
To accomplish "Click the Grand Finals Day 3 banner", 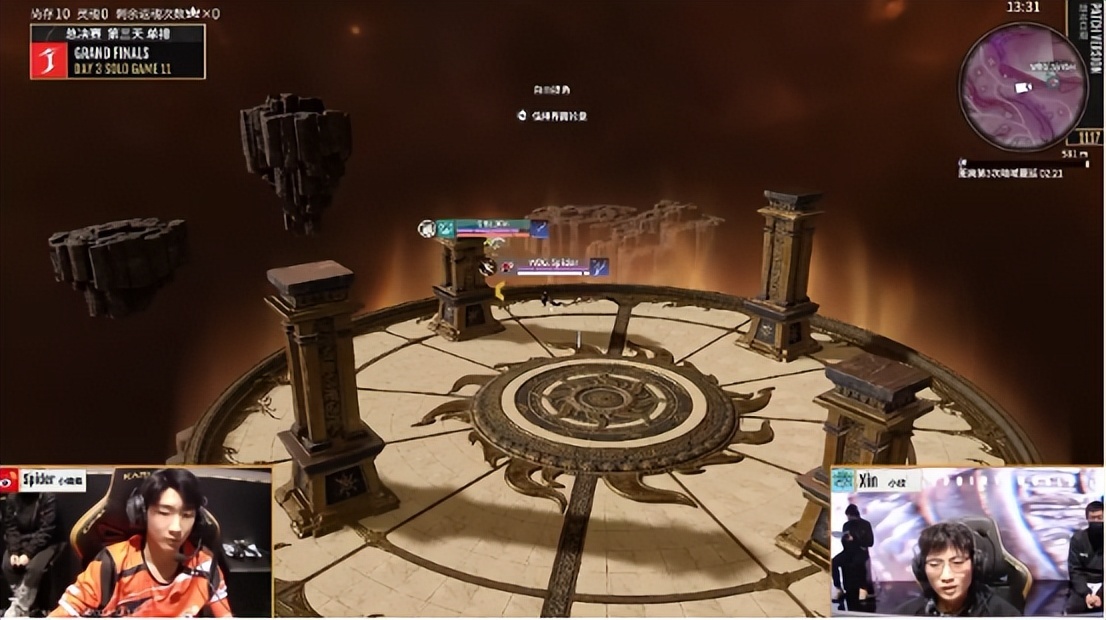I will tap(118, 52).
